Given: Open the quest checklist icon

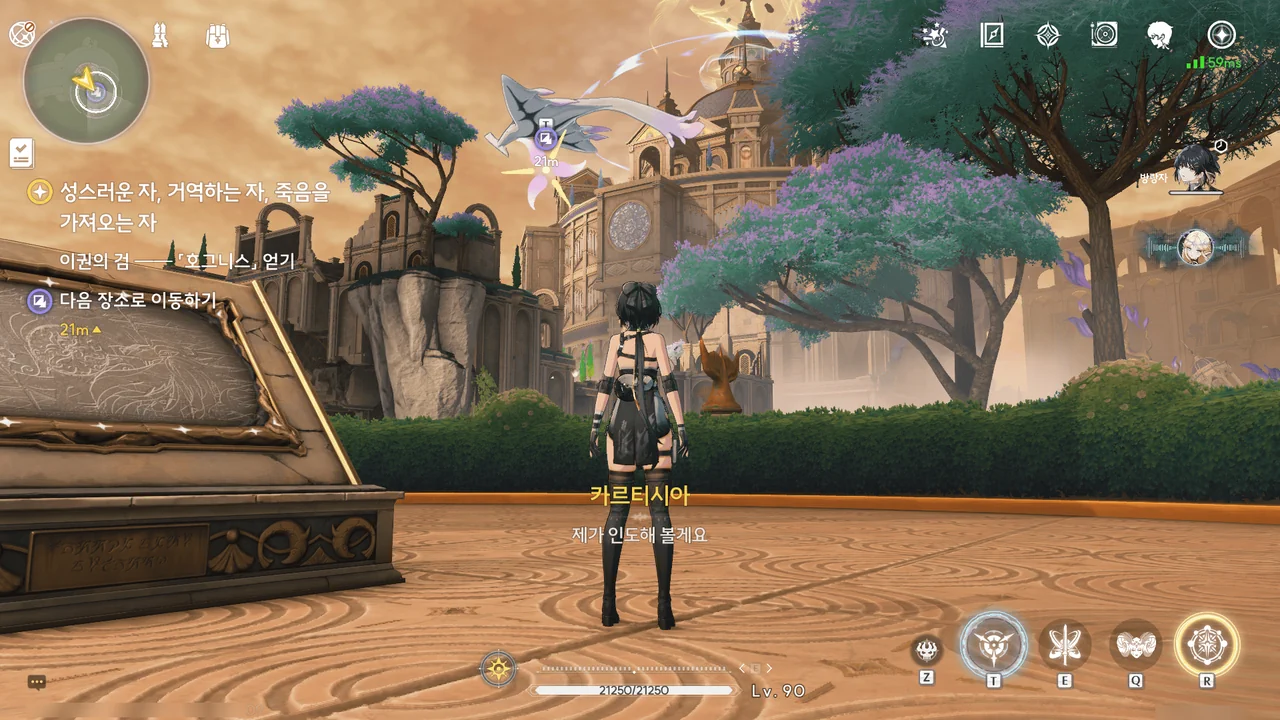Looking at the screenshot, I should tap(21, 153).
